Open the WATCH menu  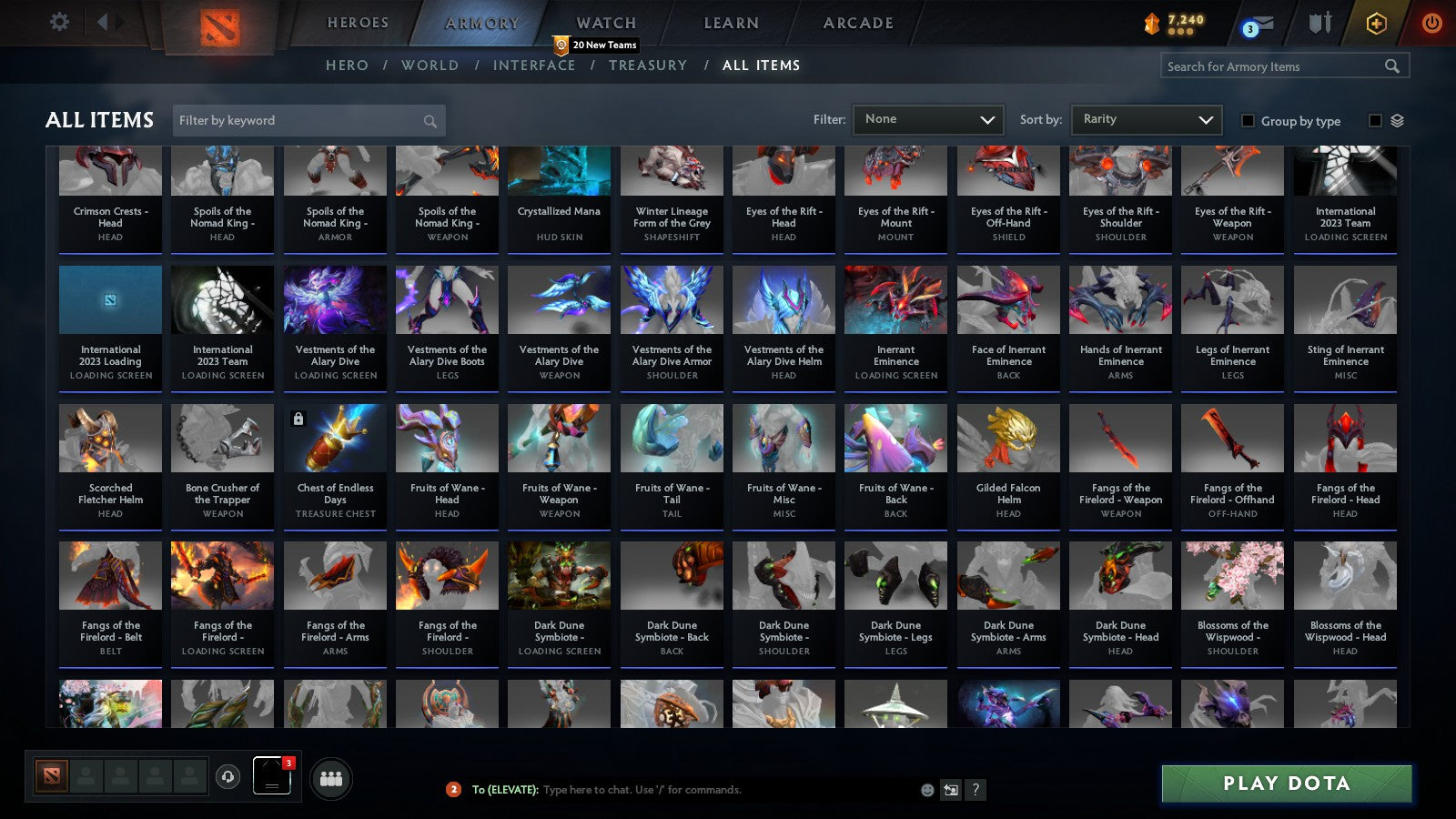click(x=604, y=22)
